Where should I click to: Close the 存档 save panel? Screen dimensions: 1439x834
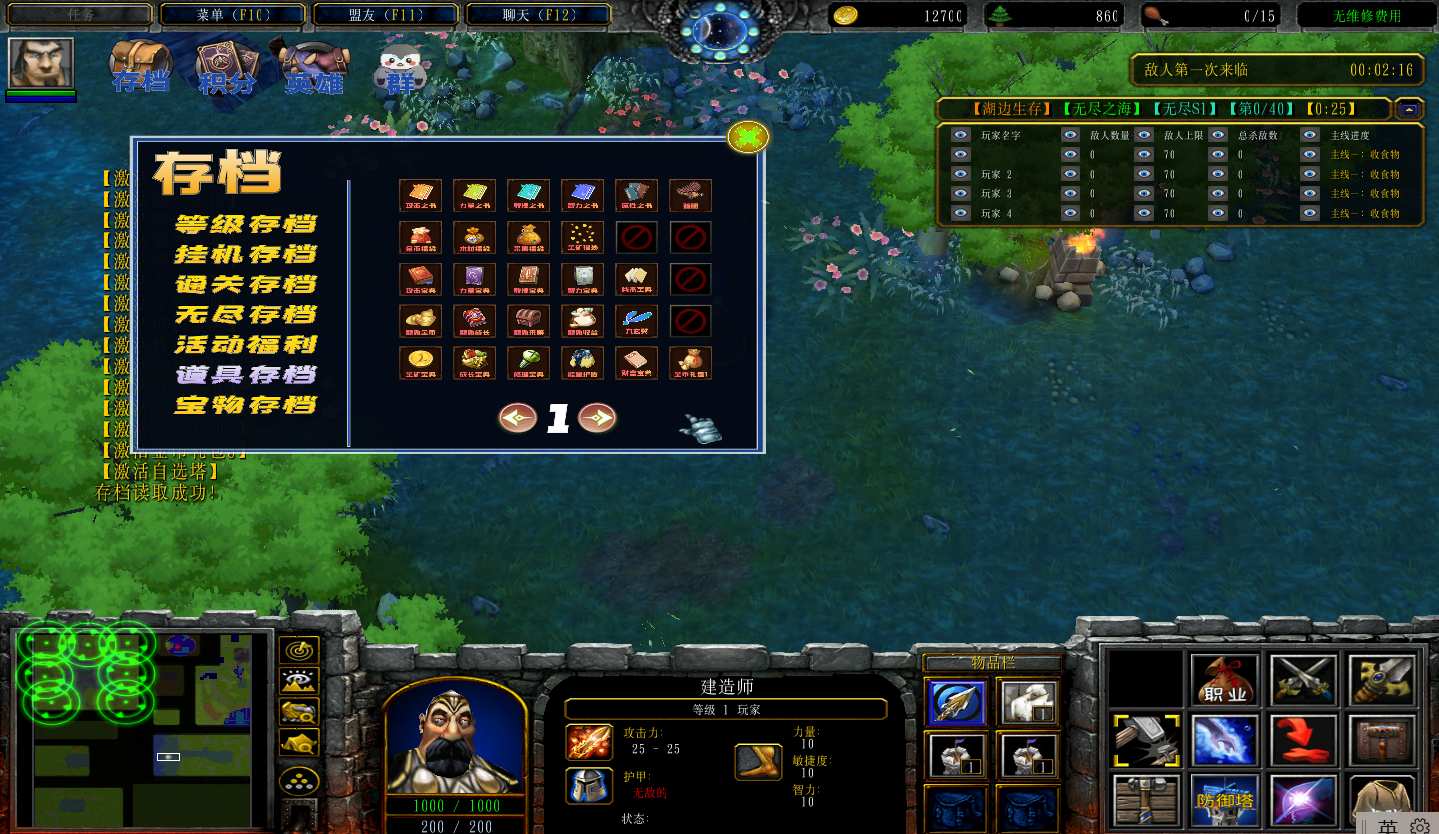tap(747, 137)
